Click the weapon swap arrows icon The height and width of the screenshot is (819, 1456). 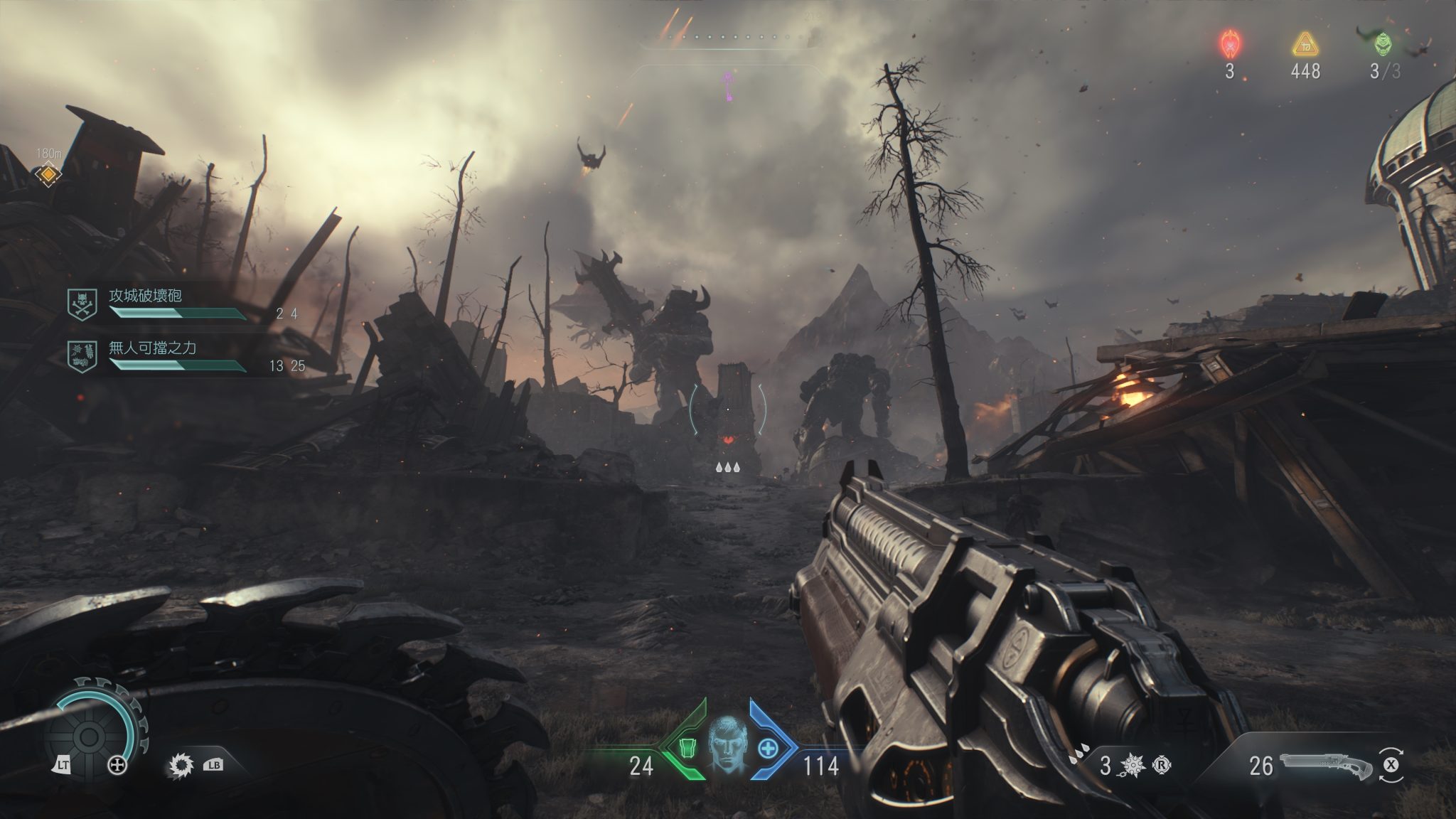tap(1391, 764)
